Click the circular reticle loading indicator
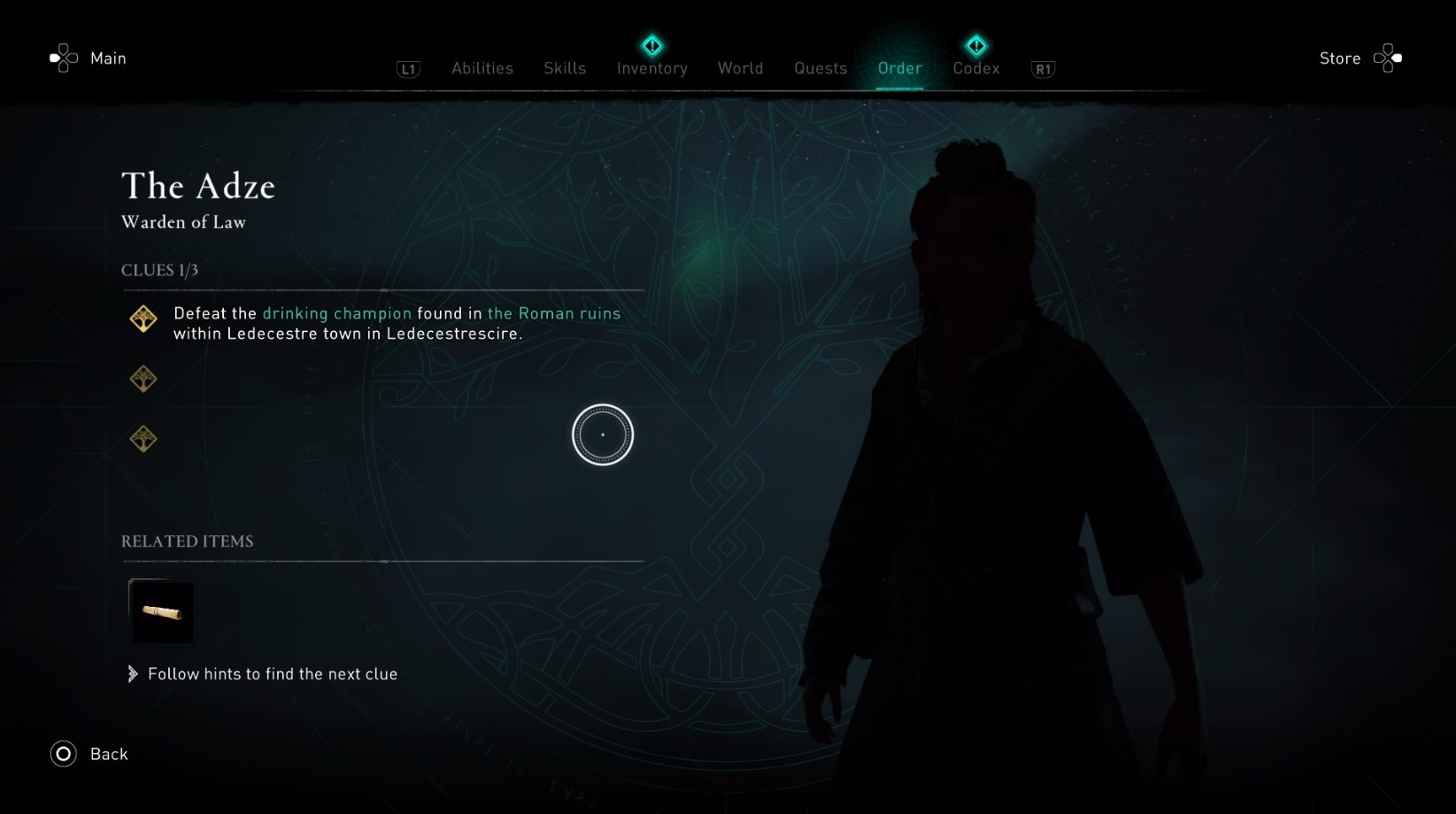This screenshot has height=814, width=1456. [603, 434]
